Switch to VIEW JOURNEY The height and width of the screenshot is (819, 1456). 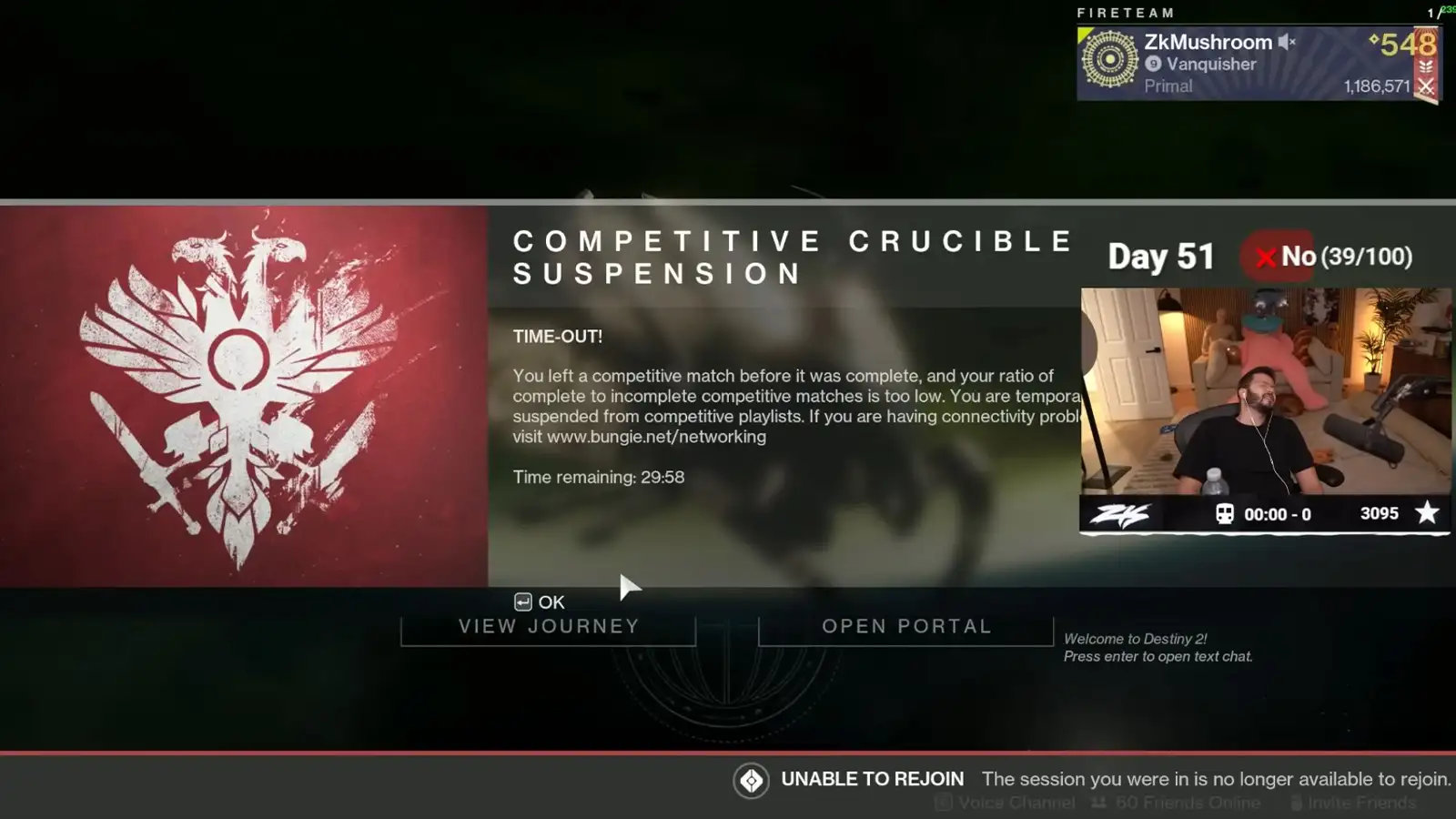tap(548, 626)
